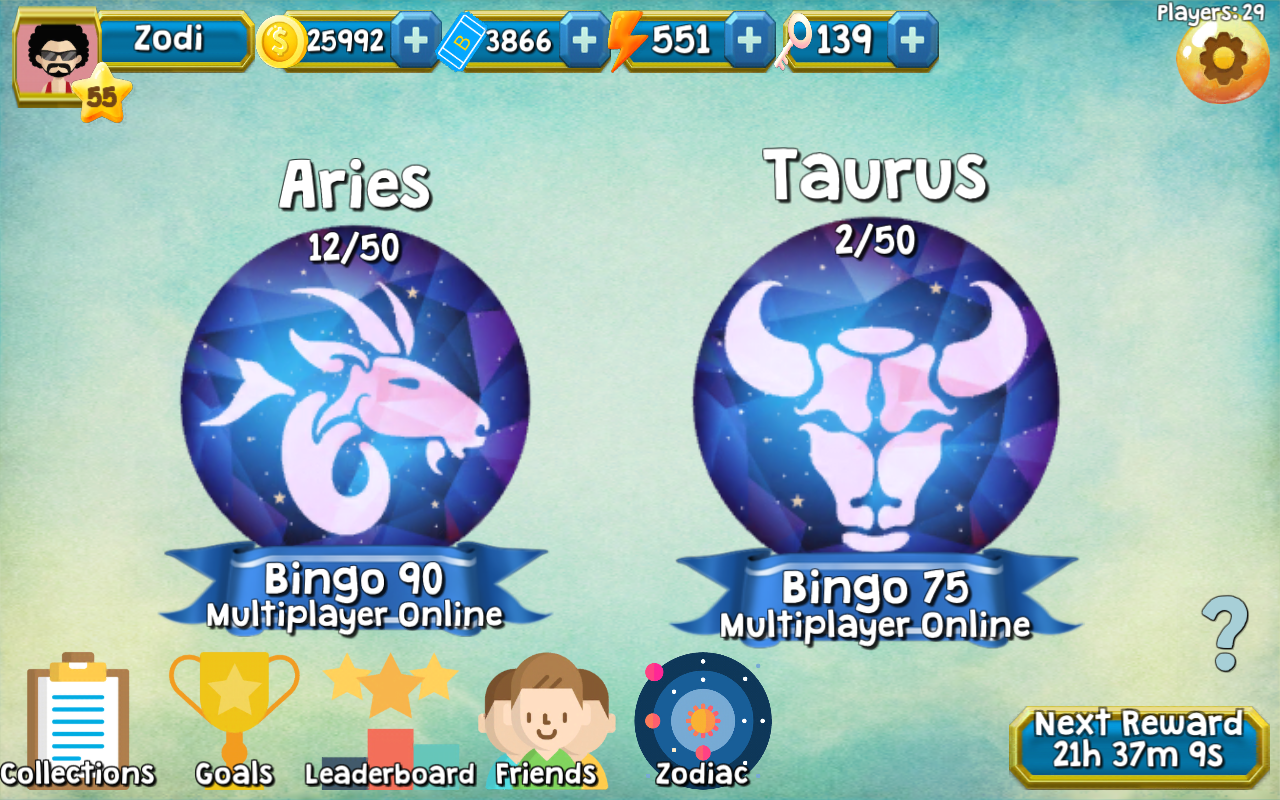Click the coins currency icon
The image size is (1280, 800).
(x=283, y=42)
